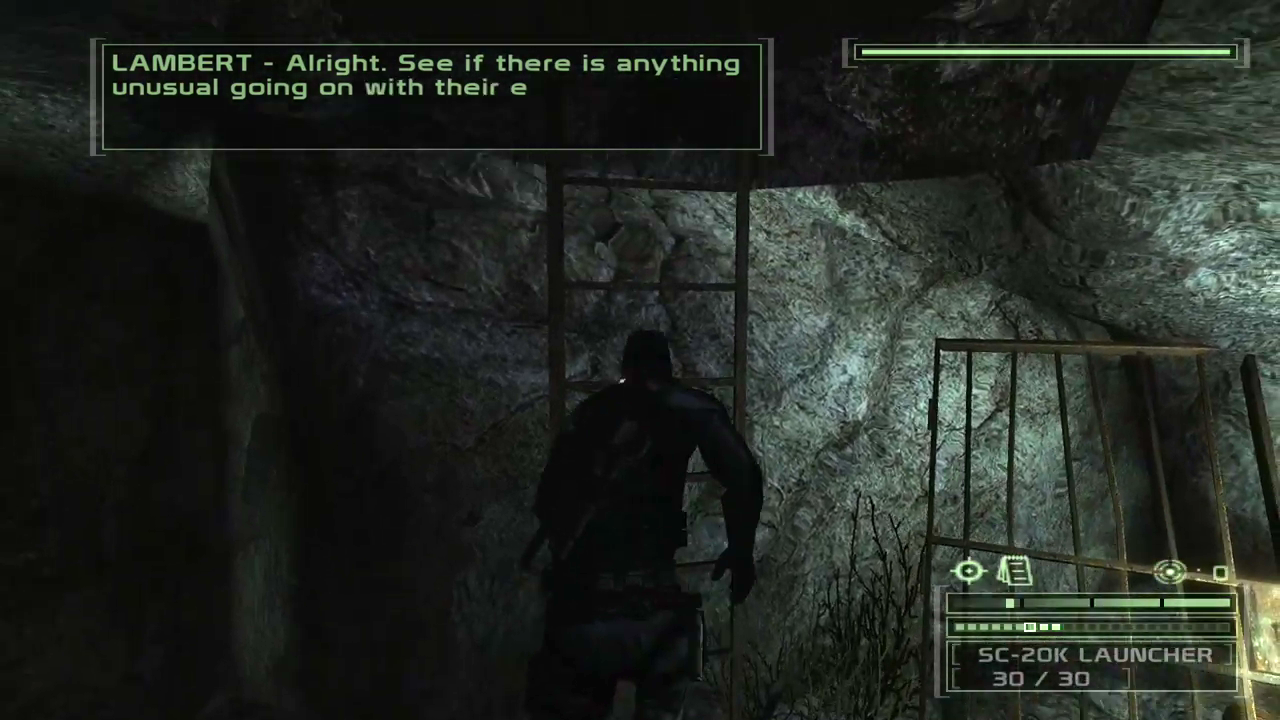1280x720 pixels.
Task: Open the crosshair objectives icon
Action: [x=969, y=571]
